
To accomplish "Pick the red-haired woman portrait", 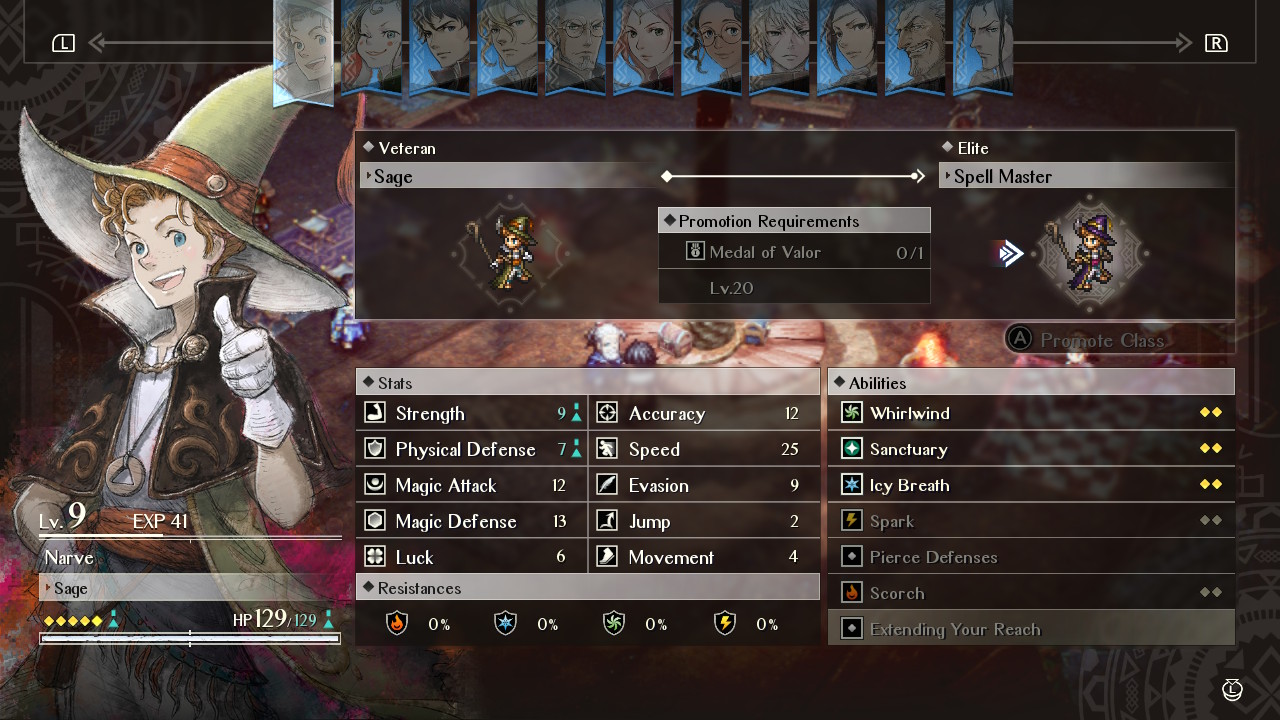I will click(643, 45).
